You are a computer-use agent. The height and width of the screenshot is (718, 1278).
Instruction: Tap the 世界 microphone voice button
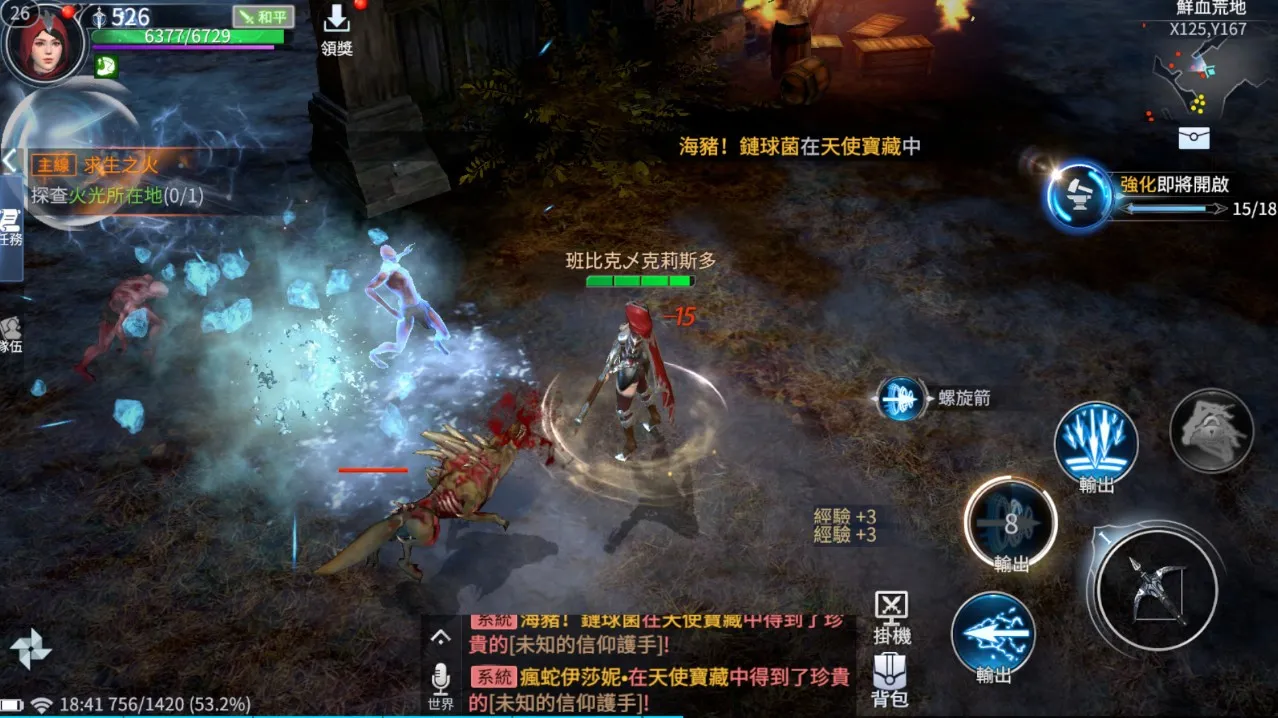coord(441,683)
